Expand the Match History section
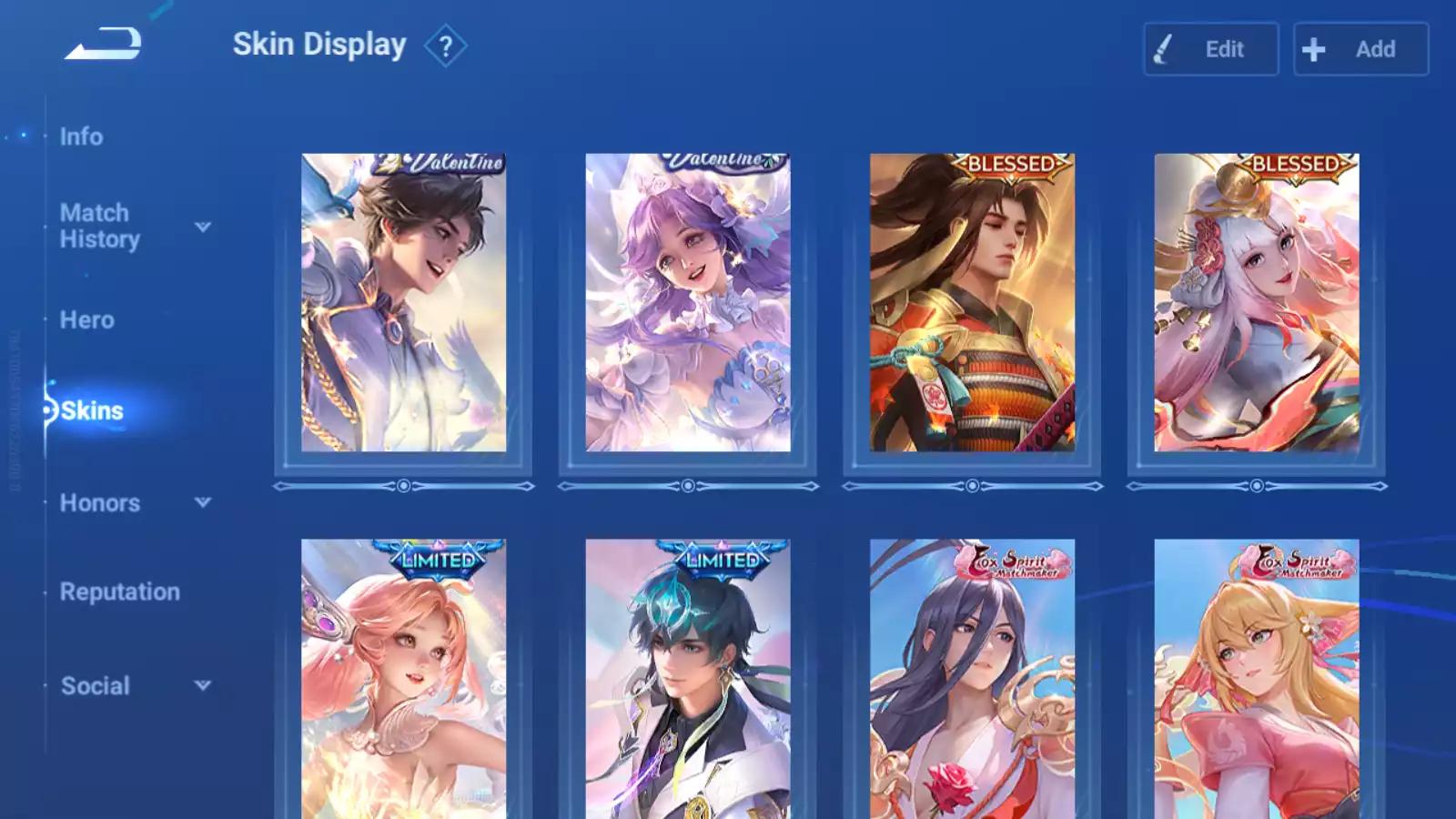The height and width of the screenshot is (819, 1456). pyautogui.click(x=203, y=227)
